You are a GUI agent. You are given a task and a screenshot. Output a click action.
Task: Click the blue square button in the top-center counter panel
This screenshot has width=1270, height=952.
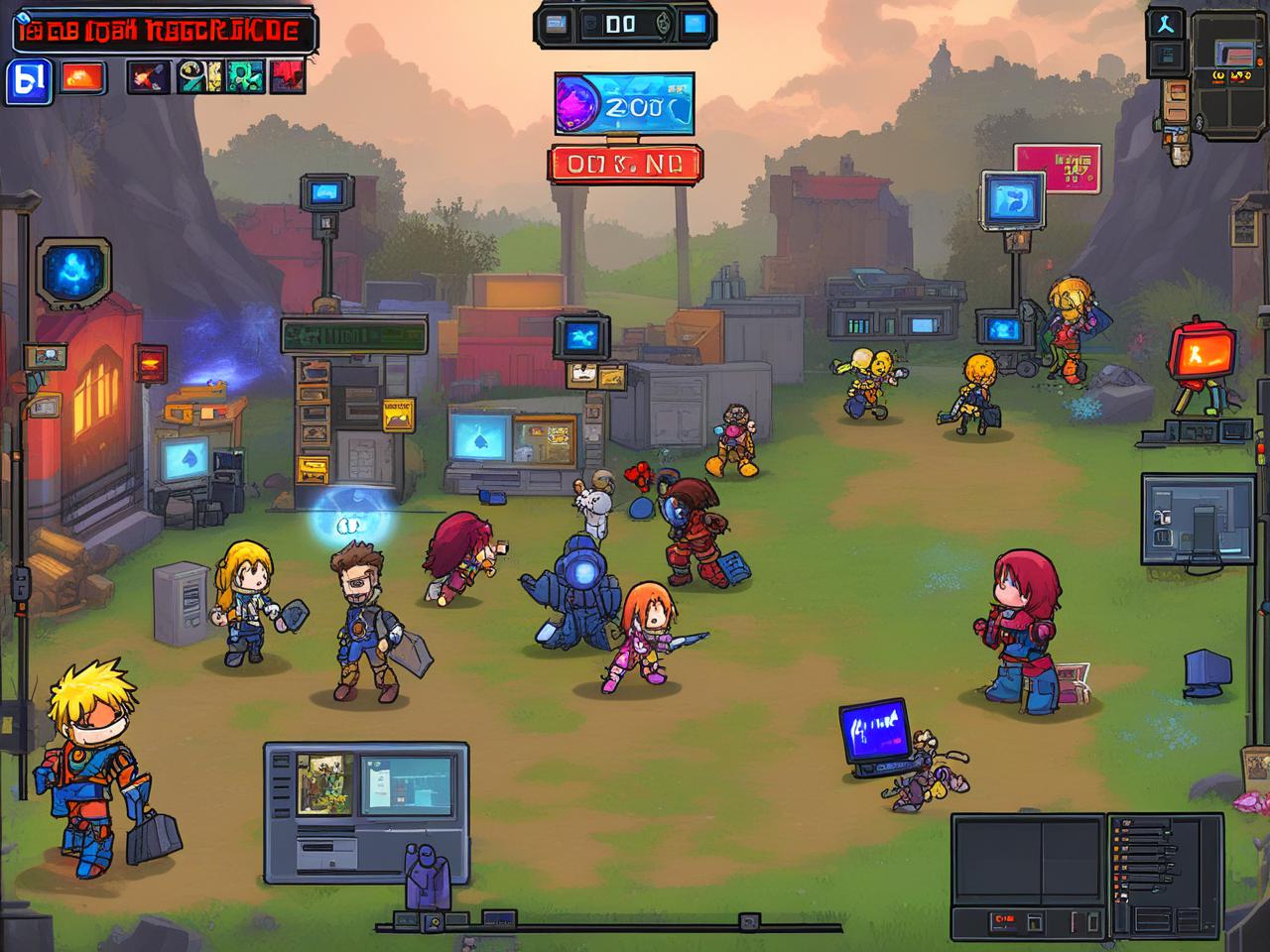695,24
